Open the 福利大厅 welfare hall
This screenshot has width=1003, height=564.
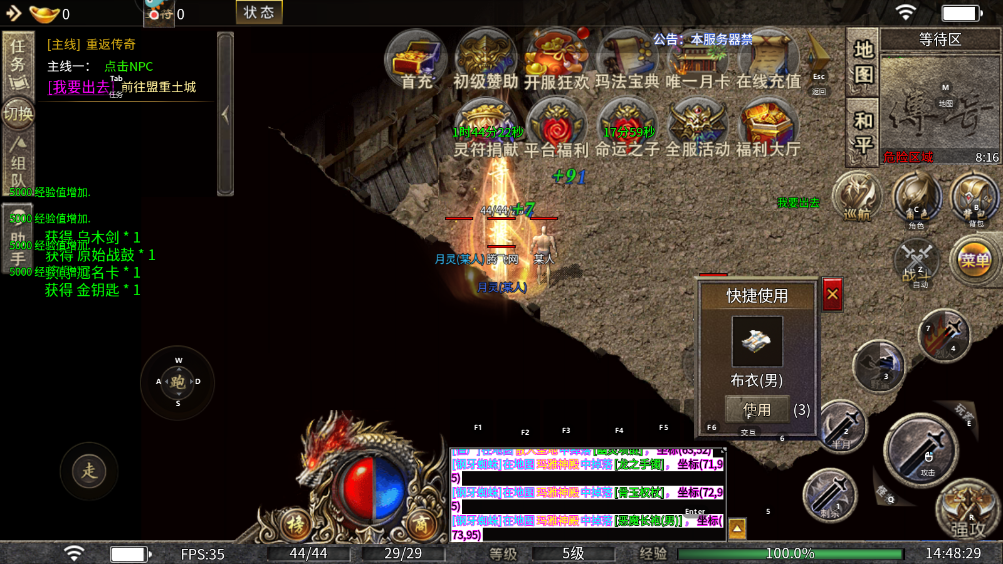768,129
